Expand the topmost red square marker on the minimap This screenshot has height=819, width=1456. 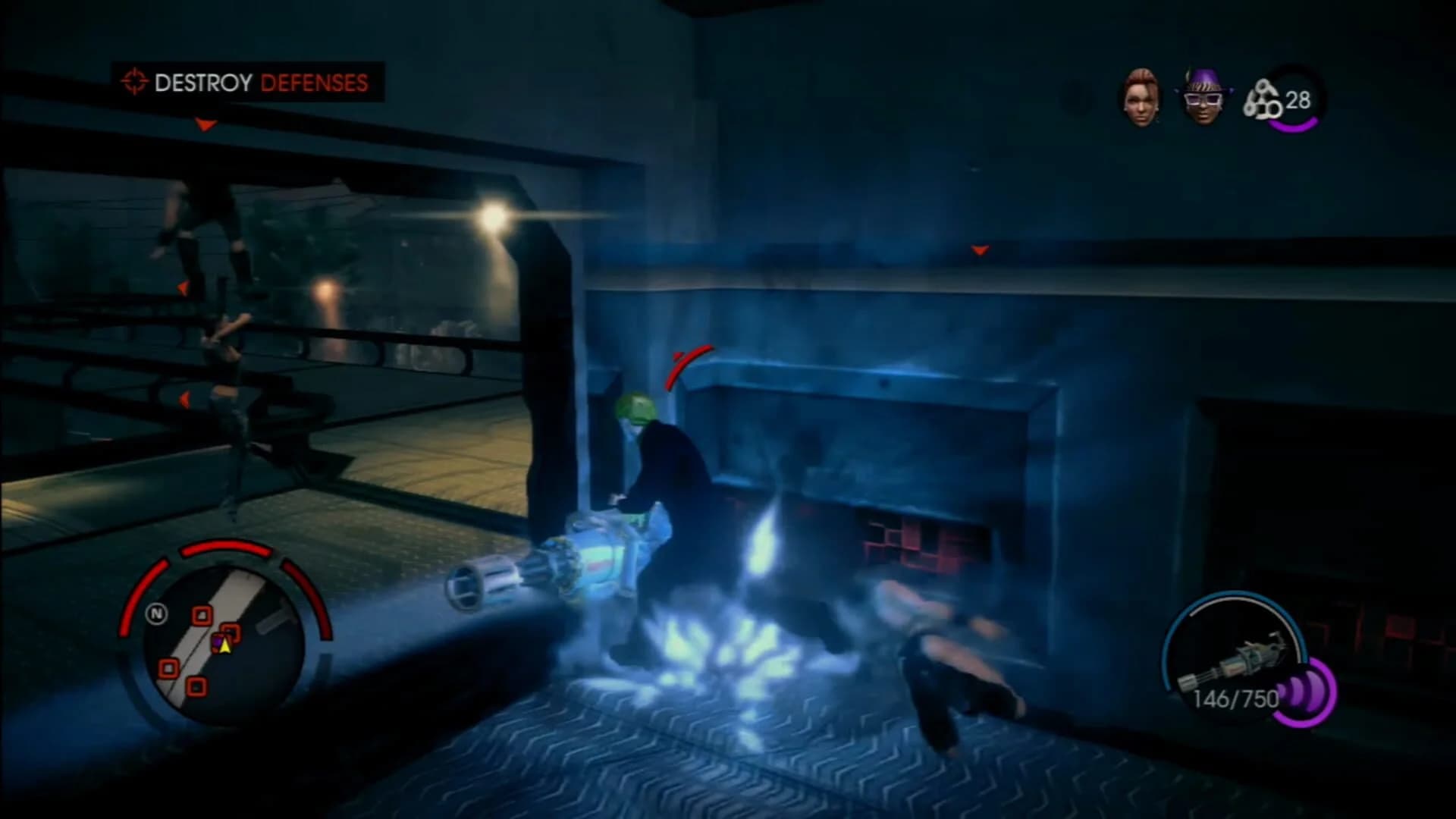click(202, 614)
